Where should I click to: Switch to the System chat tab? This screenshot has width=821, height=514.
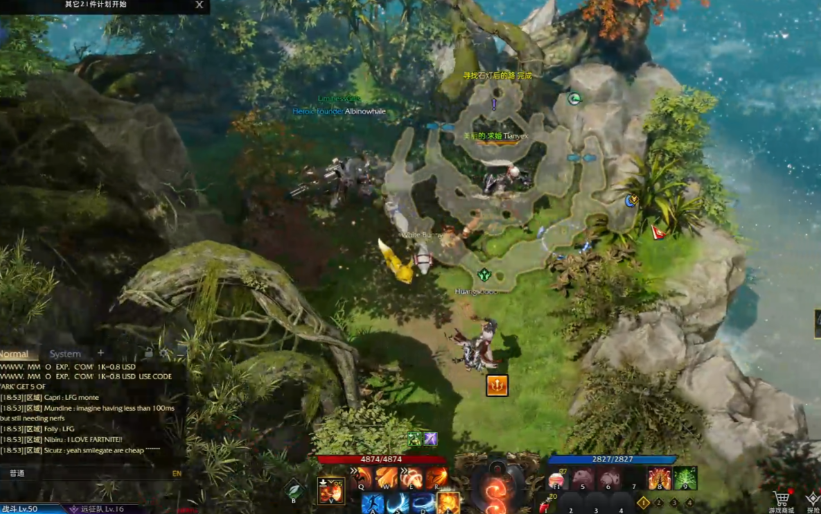pos(65,354)
